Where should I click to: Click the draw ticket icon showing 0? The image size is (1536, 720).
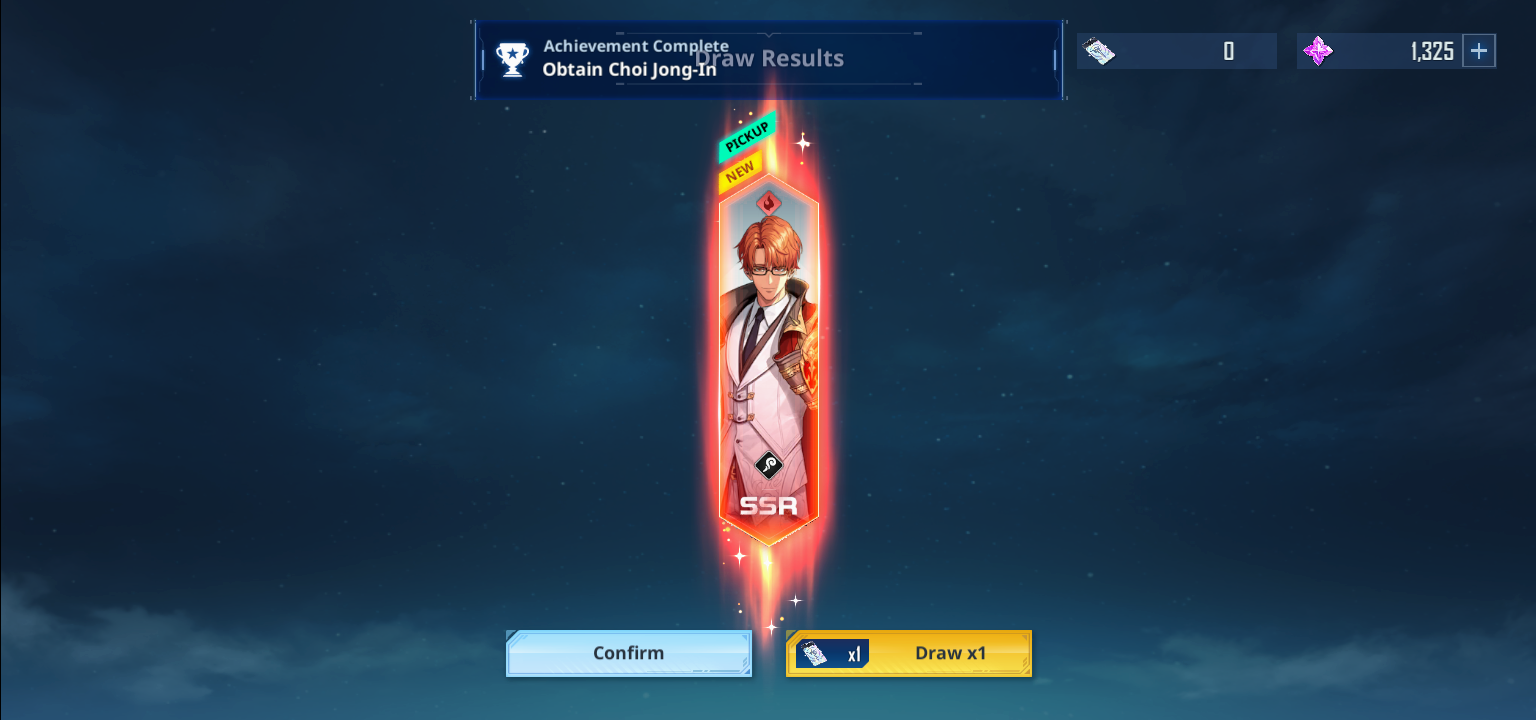[1099, 50]
